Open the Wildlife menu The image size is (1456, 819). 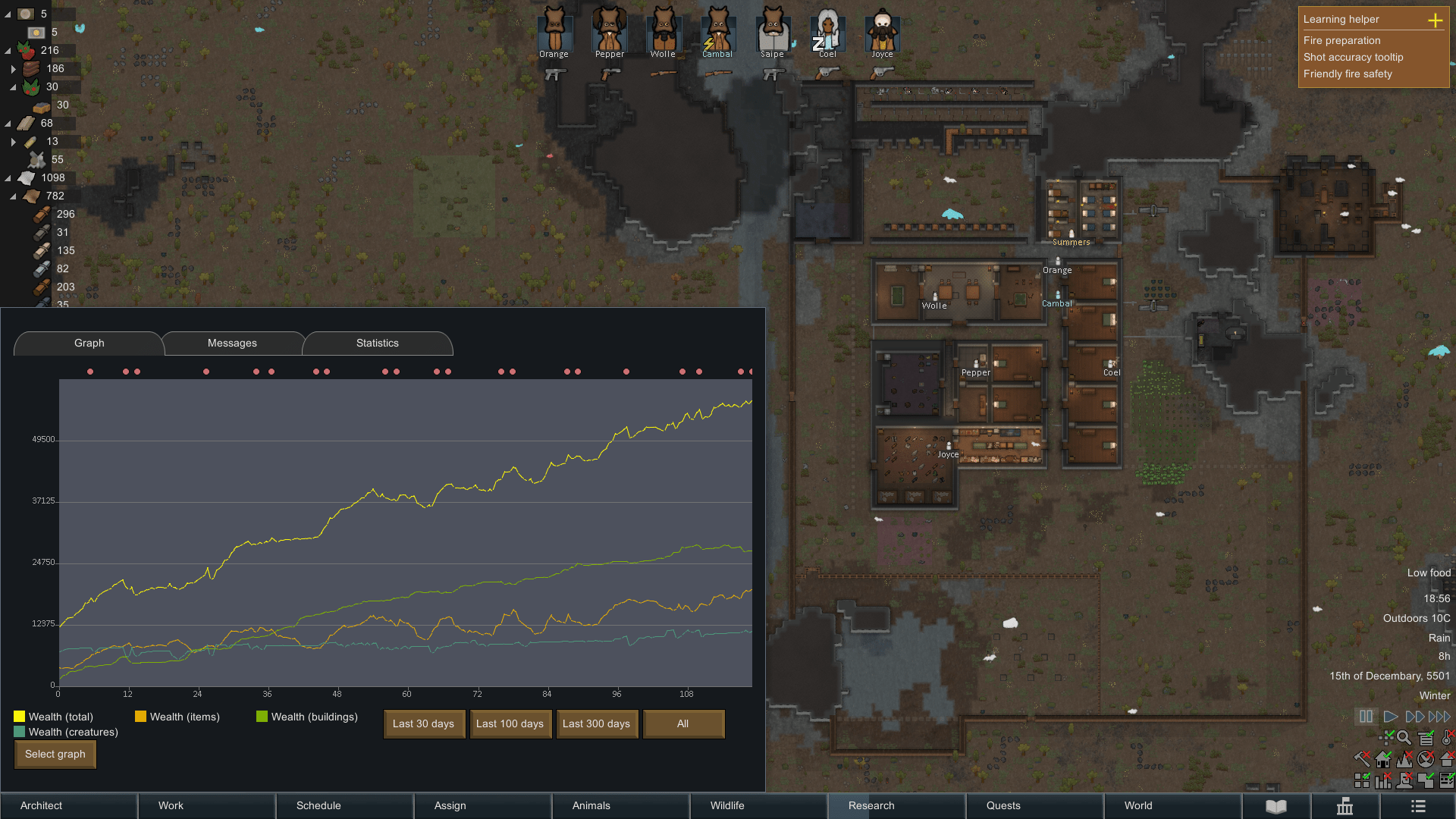coord(727,805)
